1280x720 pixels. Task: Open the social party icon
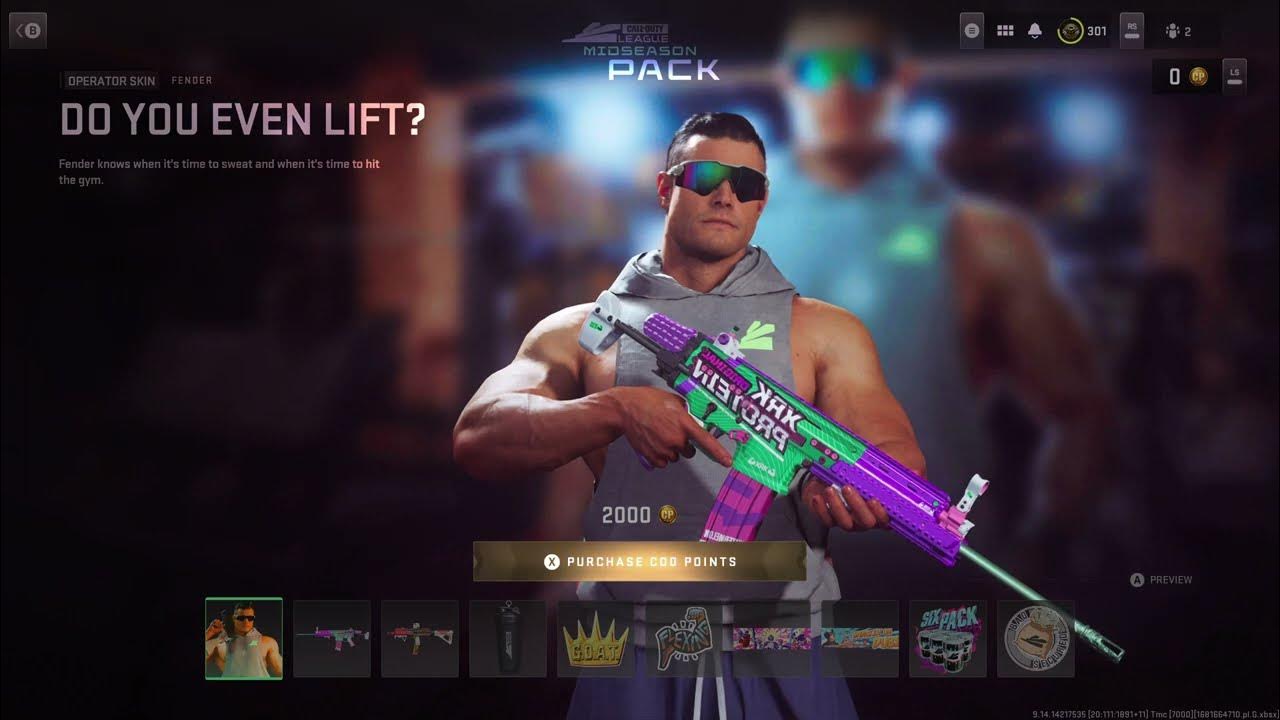click(1179, 31)
